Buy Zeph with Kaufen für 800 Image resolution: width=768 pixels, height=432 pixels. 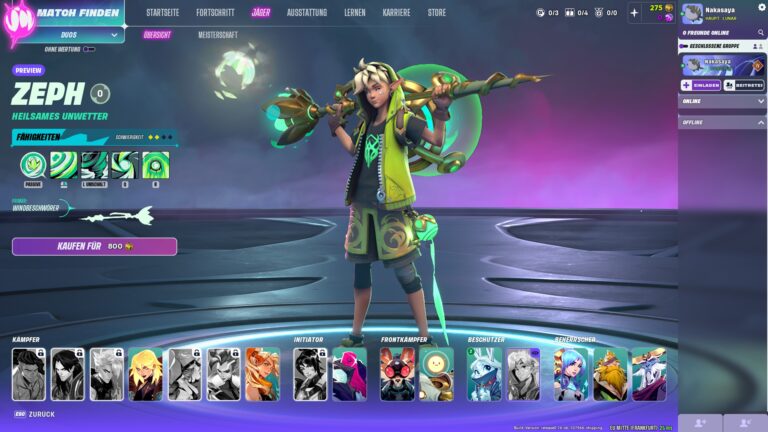click(94, 246)
